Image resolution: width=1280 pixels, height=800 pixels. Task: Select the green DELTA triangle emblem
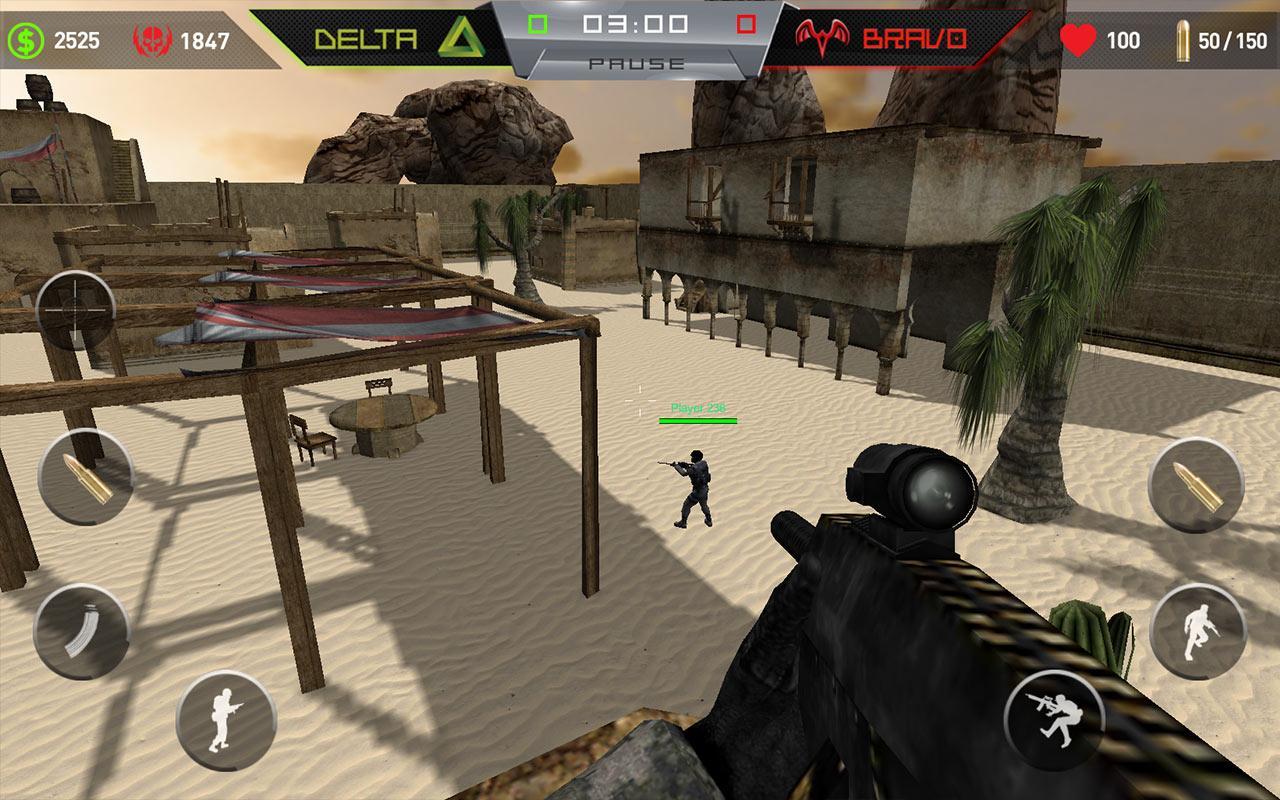coord(461,37)
